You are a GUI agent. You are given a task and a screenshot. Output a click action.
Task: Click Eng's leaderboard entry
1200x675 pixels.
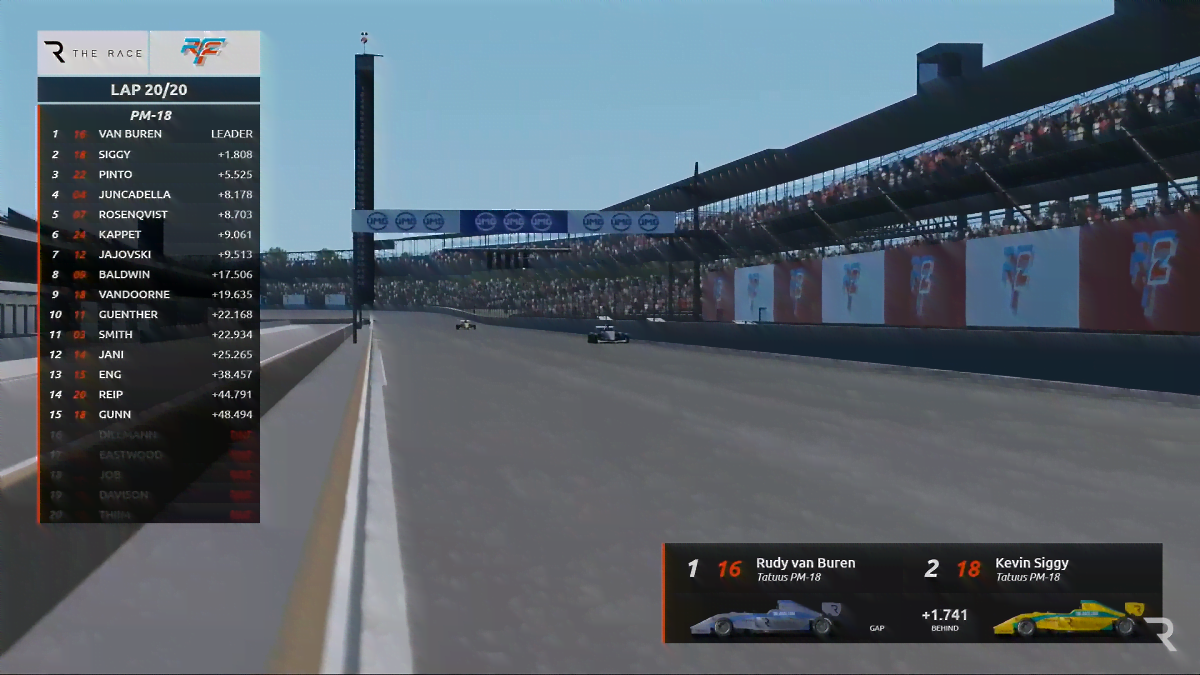coord(150,375)
